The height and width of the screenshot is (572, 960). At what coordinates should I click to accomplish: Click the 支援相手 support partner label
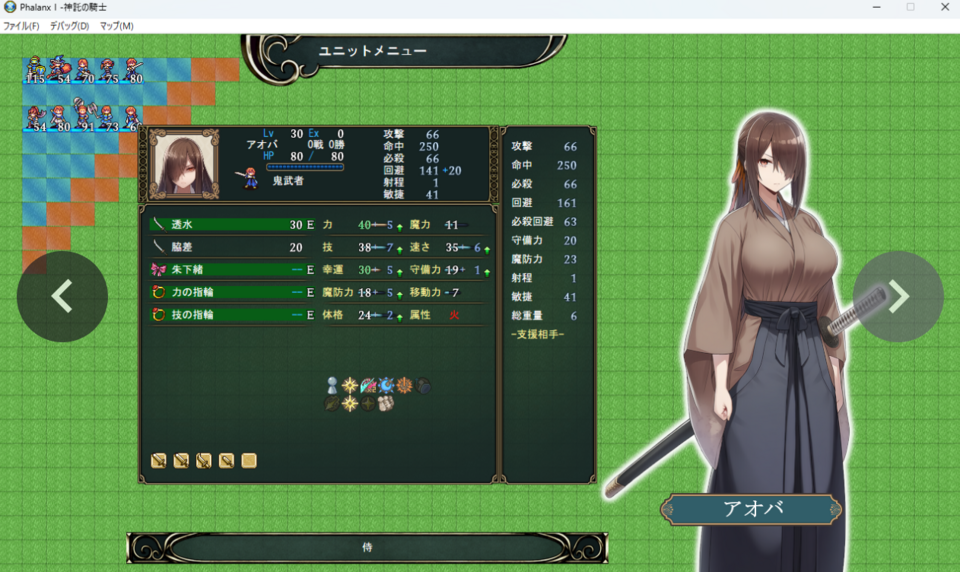click(x=537, y=334)
